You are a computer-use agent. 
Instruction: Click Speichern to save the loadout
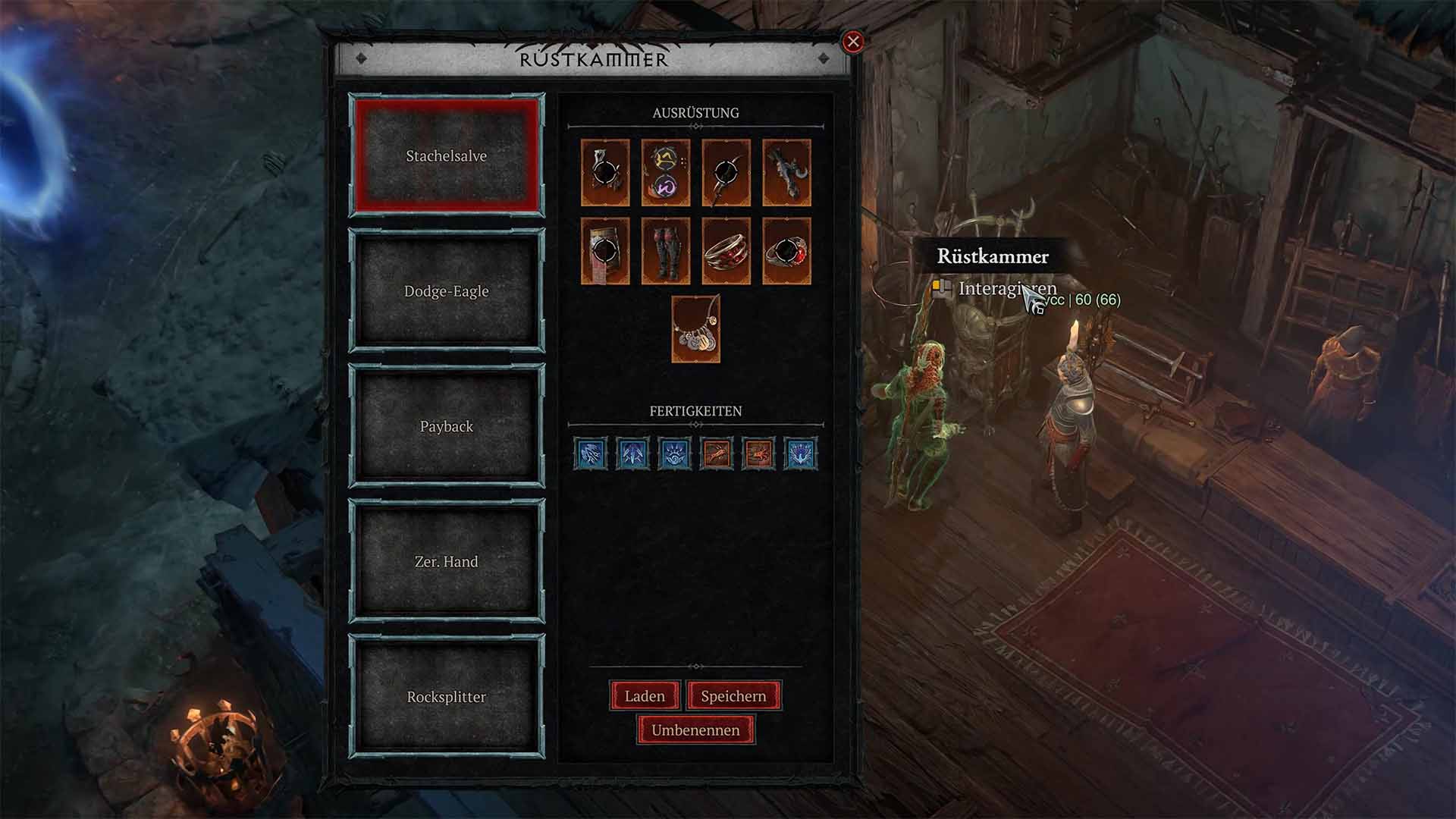click(733, 695)
